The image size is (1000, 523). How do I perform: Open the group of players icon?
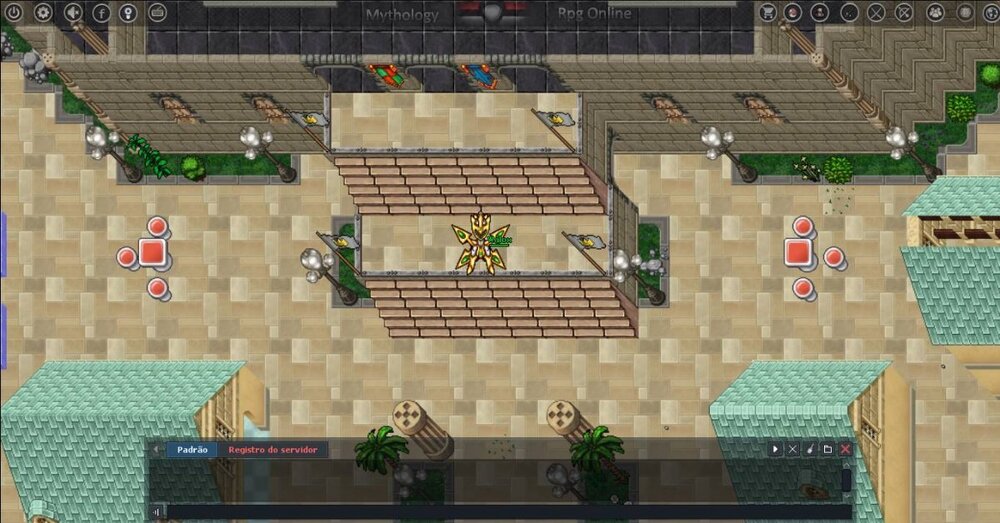point(935,13)
